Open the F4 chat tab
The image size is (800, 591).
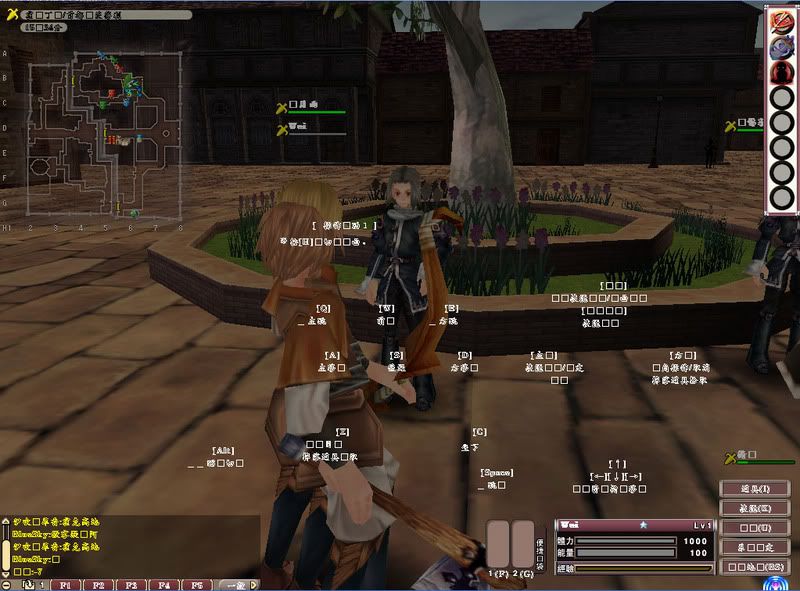coord(165,584)
